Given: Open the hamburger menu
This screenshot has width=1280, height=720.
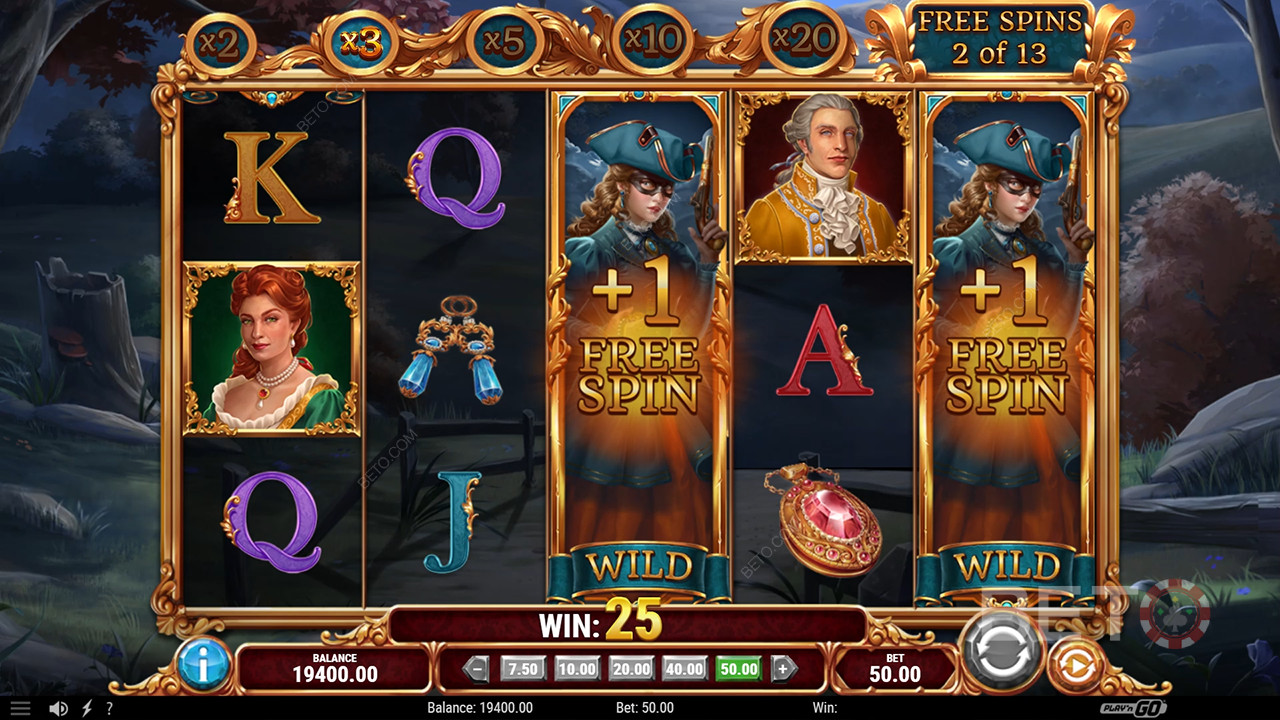Looking at the screenshot, I should pos(20,708).
